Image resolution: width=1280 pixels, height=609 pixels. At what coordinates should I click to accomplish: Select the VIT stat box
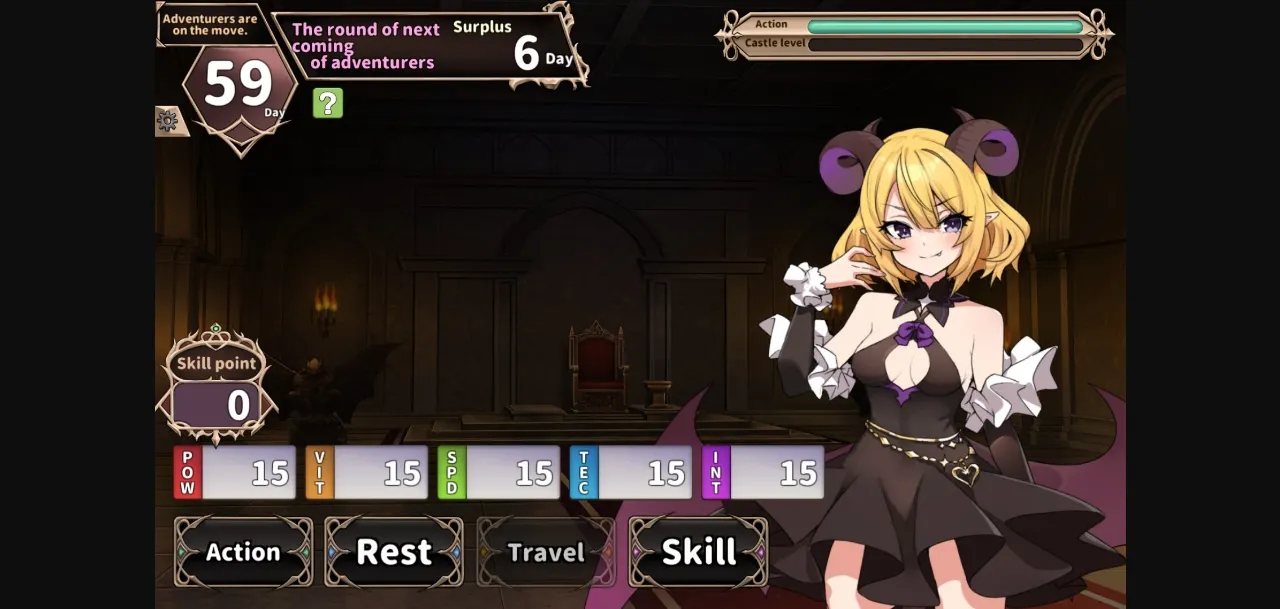click(x=367, y=473)
